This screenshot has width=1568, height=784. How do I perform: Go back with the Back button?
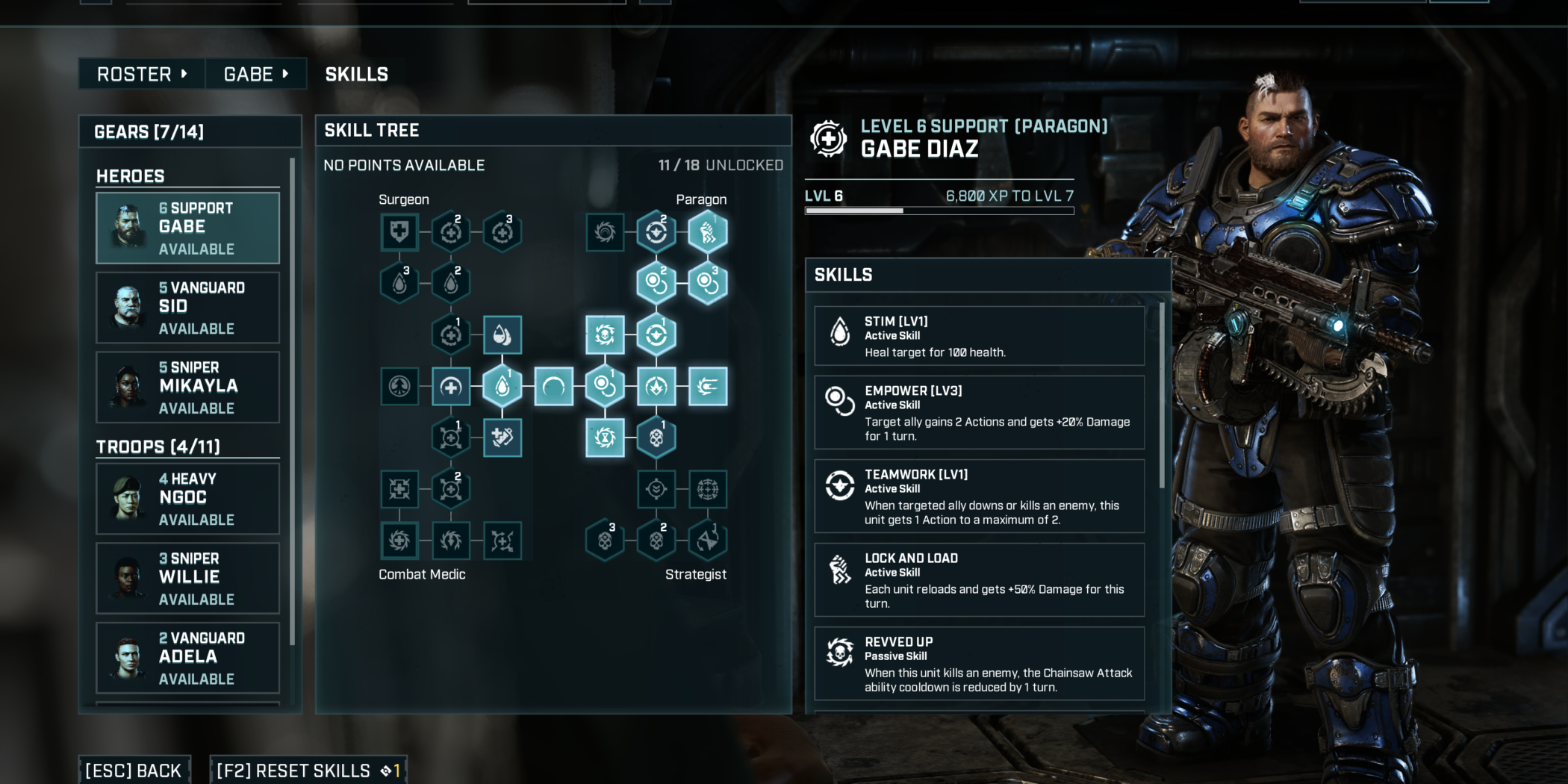tap(134, 770)
